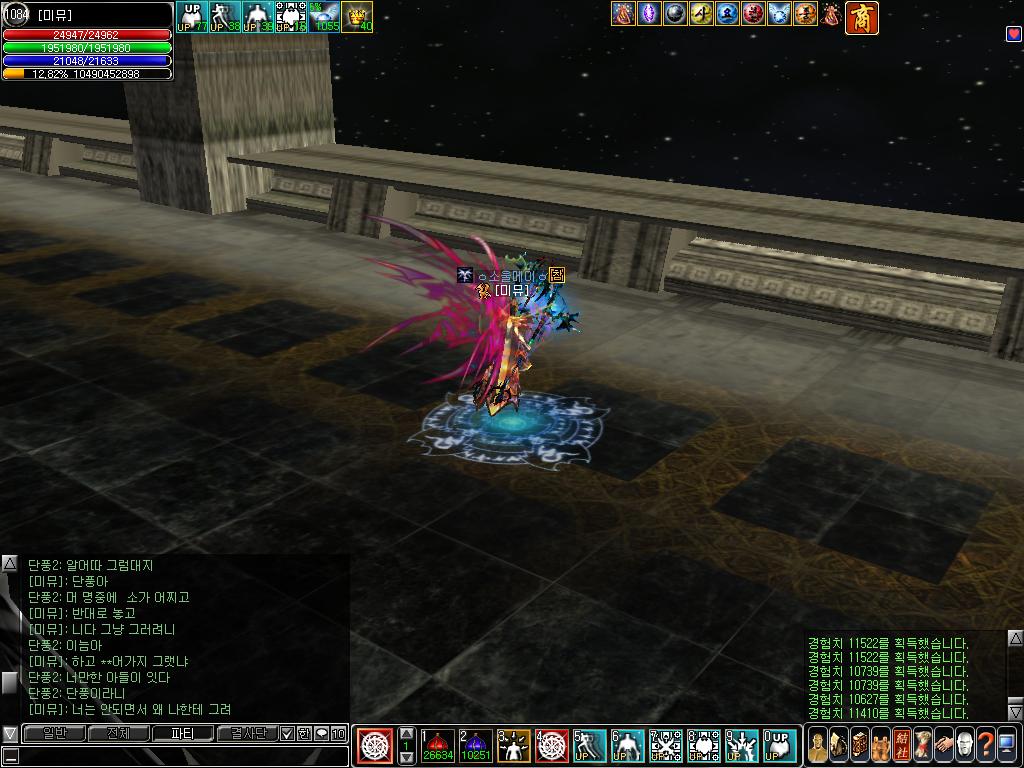1024x768 pixels.
Task: Click the chat text input field
Action: [x=180, y=756]
